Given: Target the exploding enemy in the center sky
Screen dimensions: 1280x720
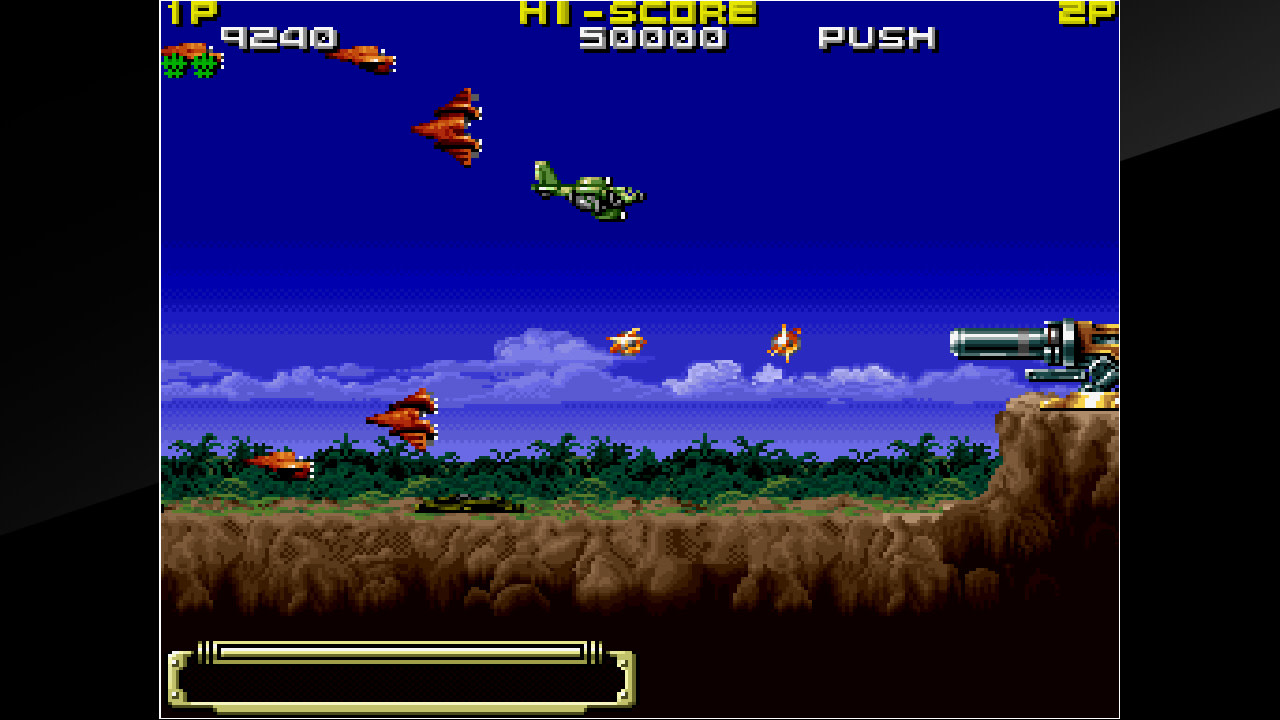Looking at the screenshot, I should click(x=628, y=342).
